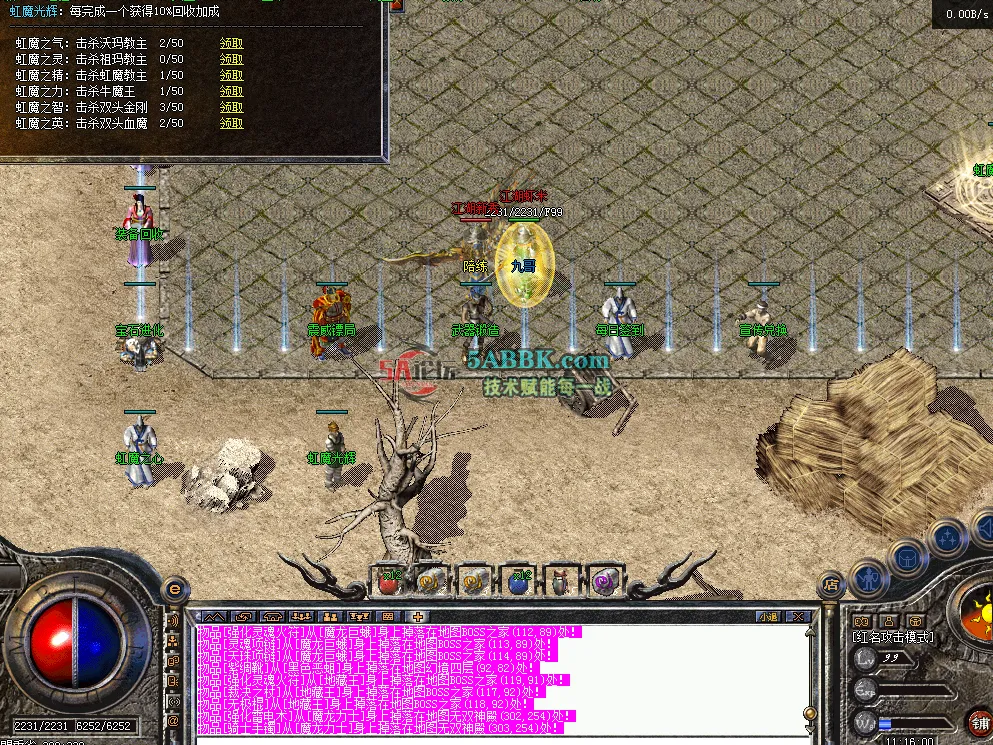Close the chat window with the X button

(797, 616)
